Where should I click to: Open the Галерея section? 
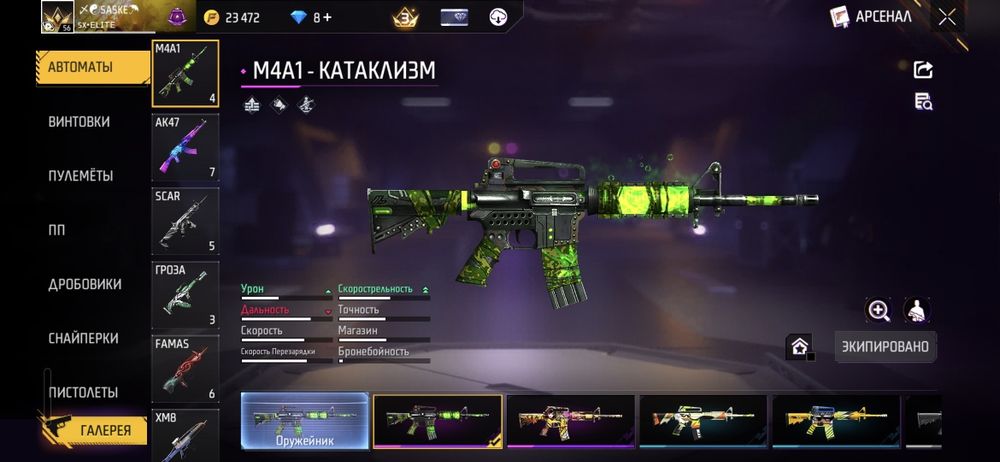(103, 431)
